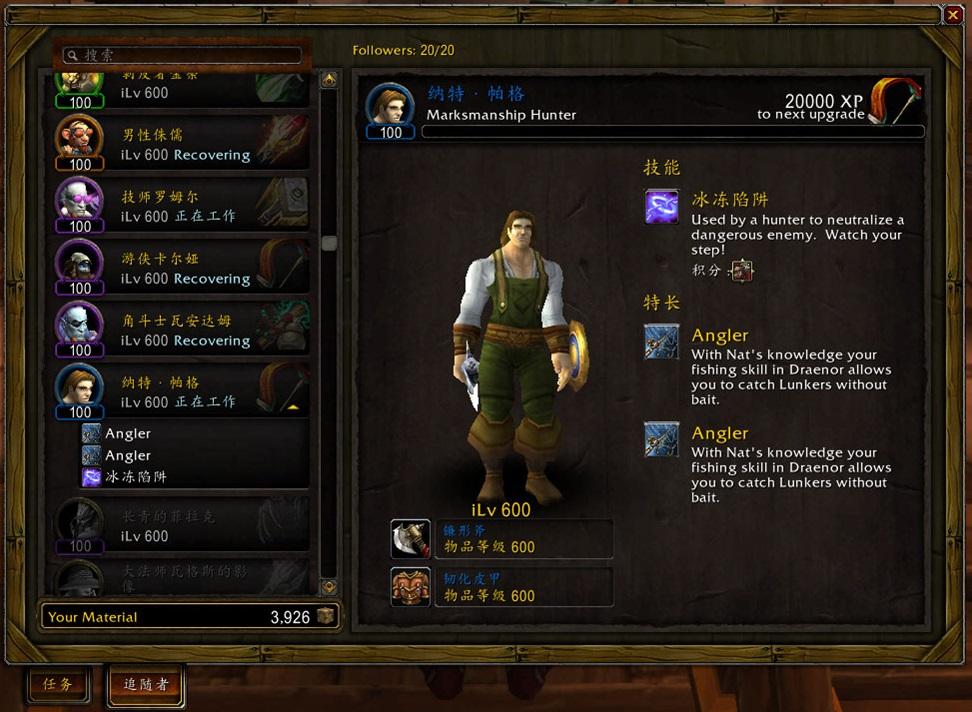Click the 纳特·帕格 portrait in detail header
This screenshot has height=712, width=972.
[x=390, y=106]
